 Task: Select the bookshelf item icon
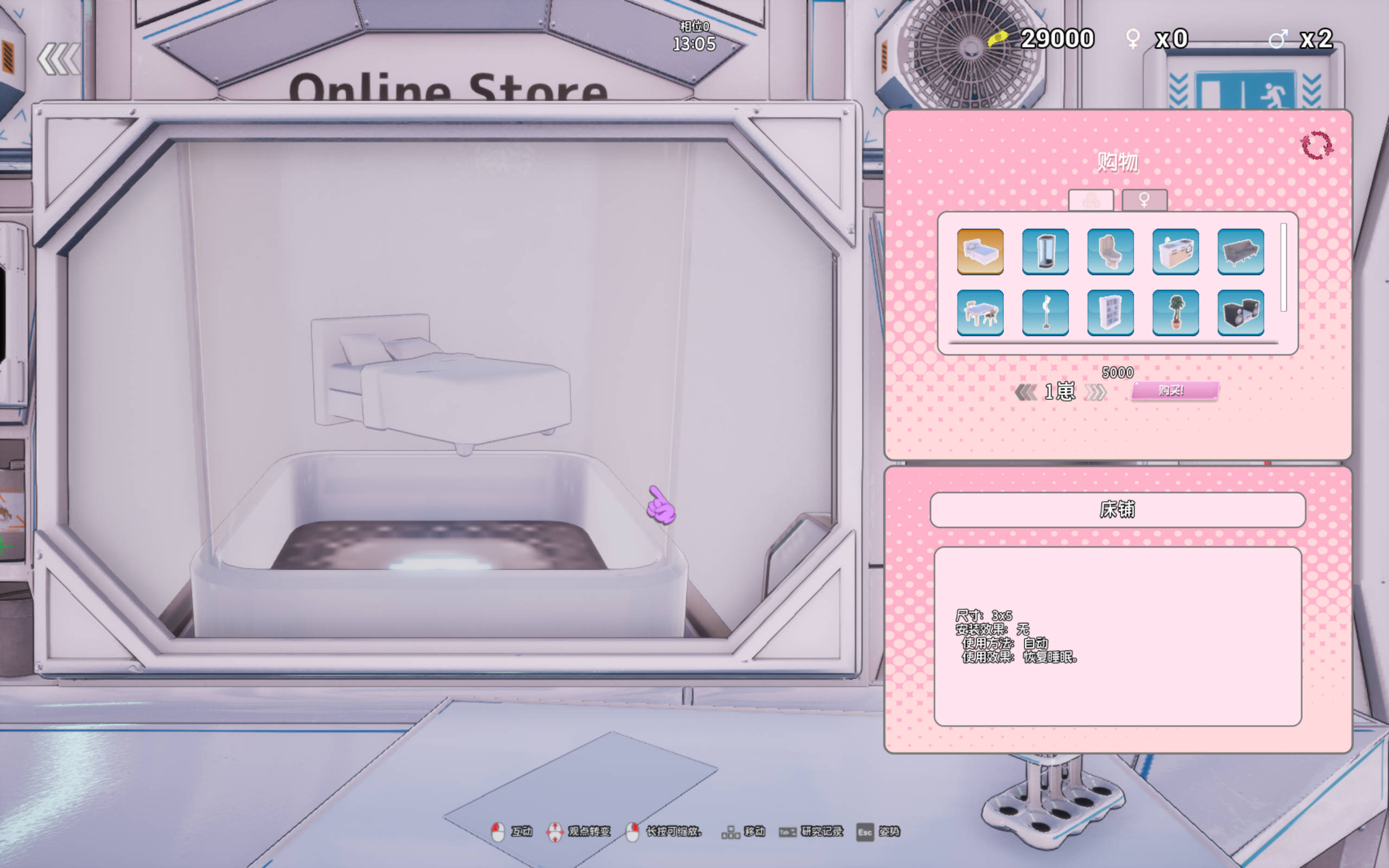(x=1110, y=313)
